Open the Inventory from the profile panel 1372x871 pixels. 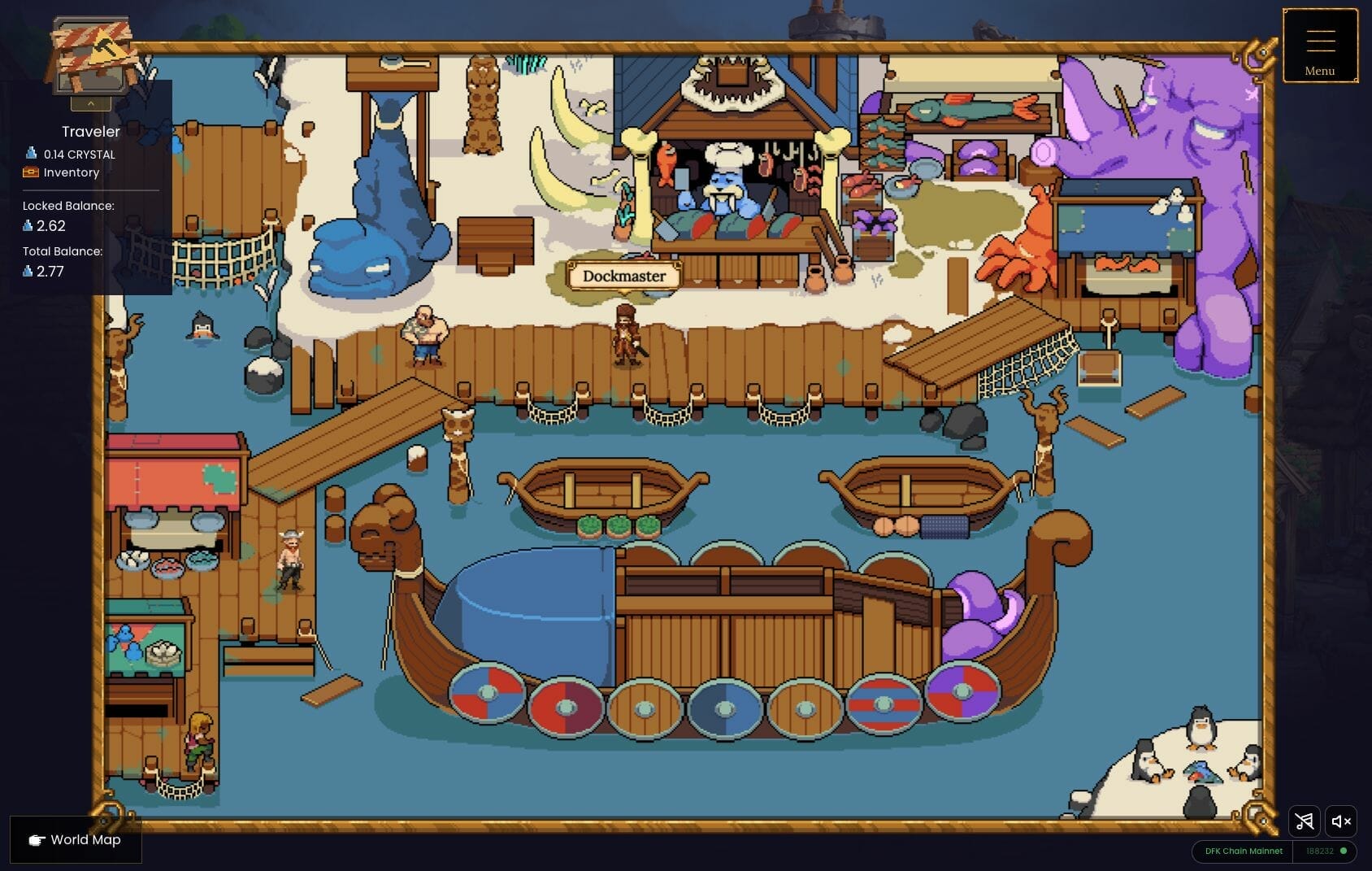click(x=71, y=172)
